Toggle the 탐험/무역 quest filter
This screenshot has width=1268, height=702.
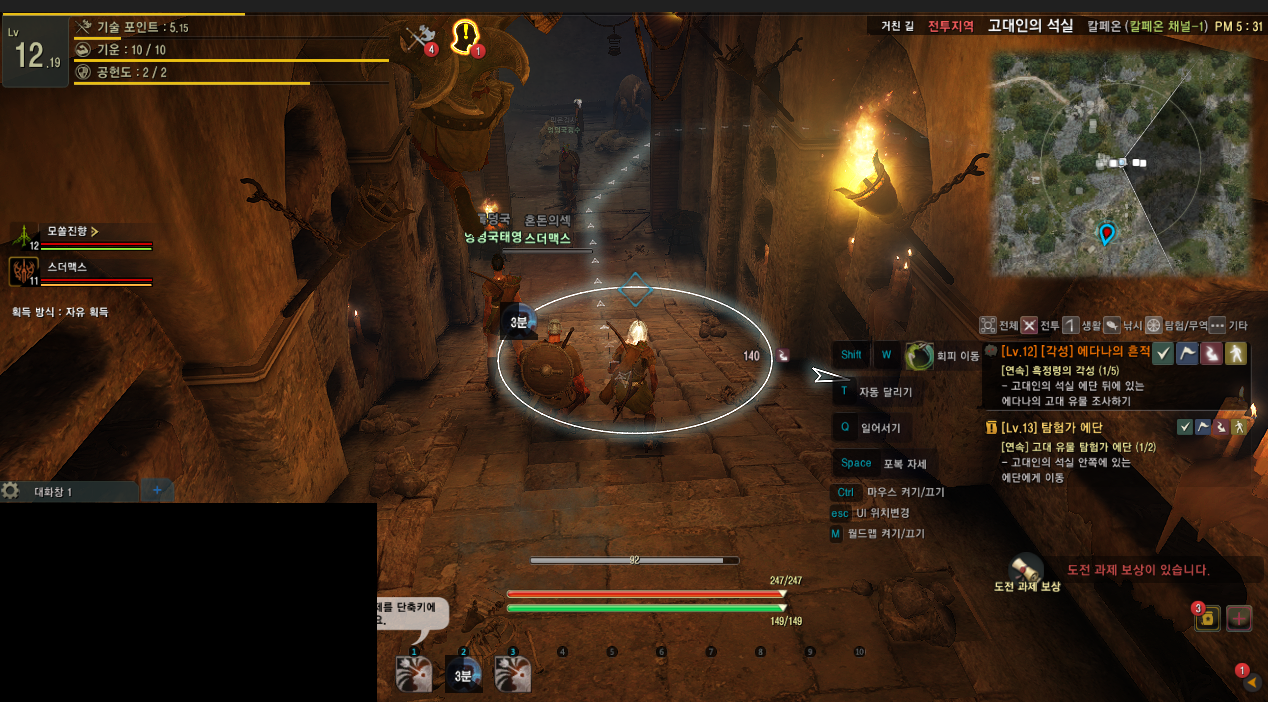[x=1153, y=325]
